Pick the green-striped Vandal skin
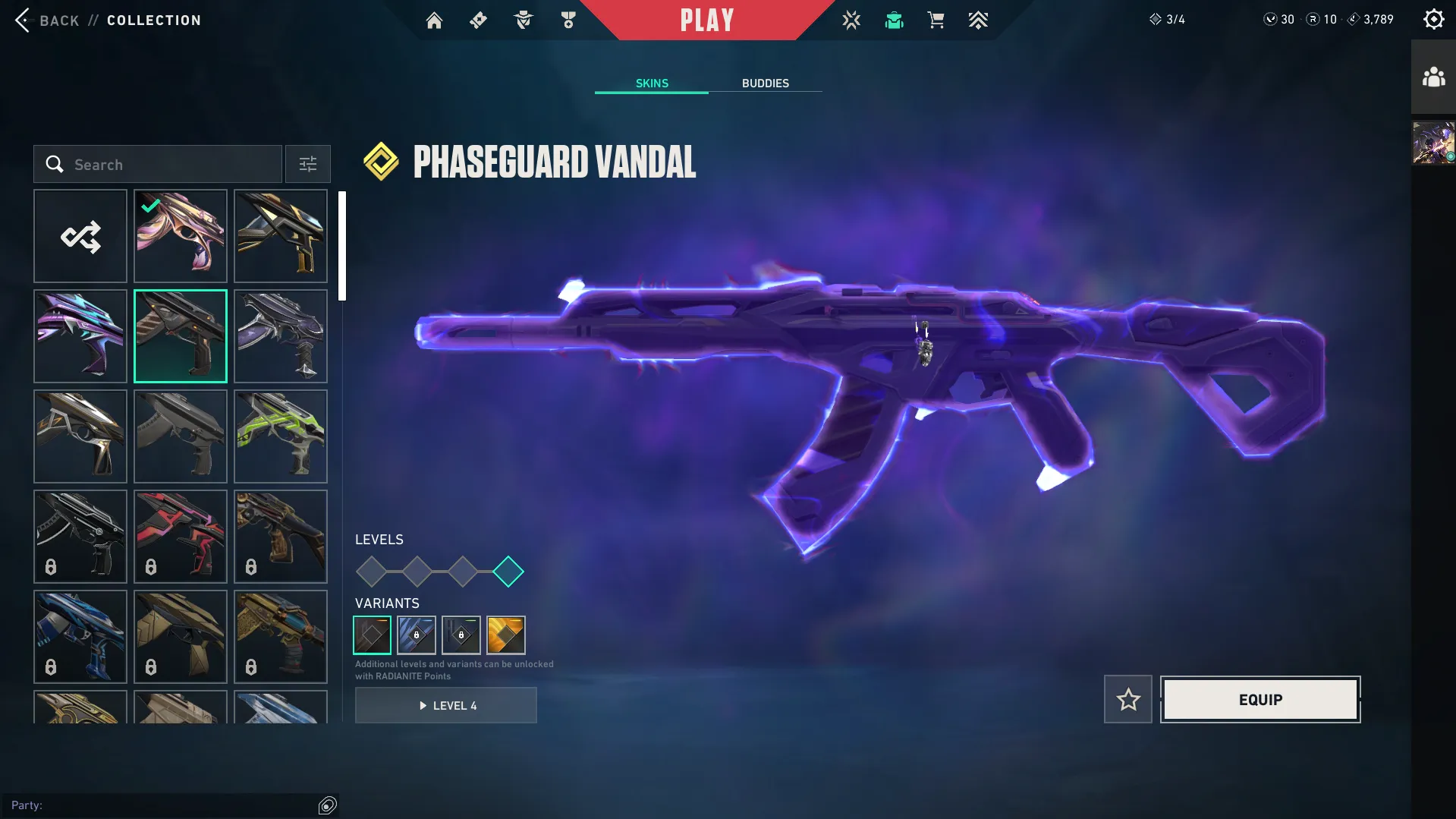The height and width of the screenshot is (819, 1456). 281,436
